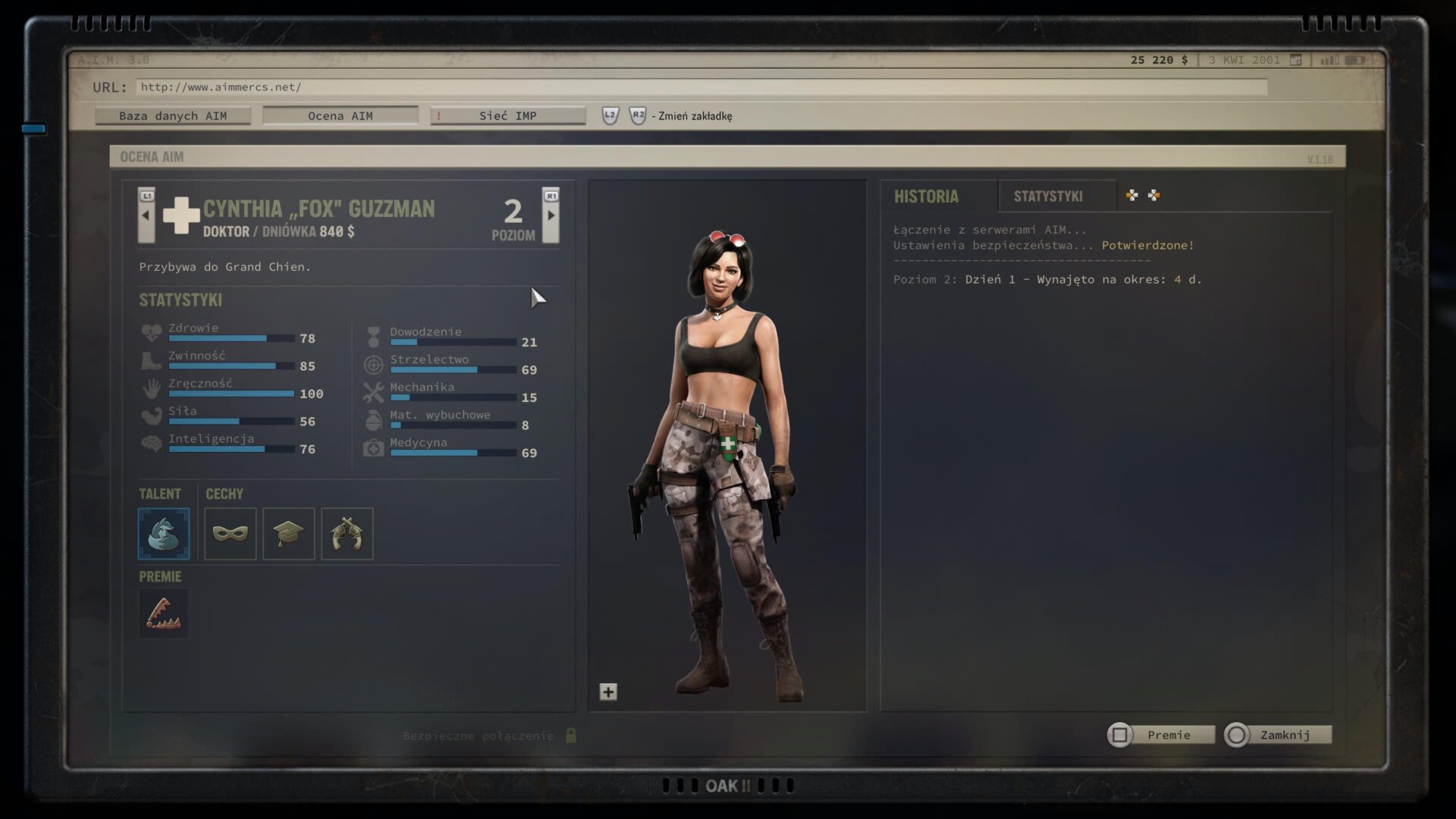This screenshot has height=819, width=1456.
Task: Open the Sieć IMP tab
Action: pos(507,116)
